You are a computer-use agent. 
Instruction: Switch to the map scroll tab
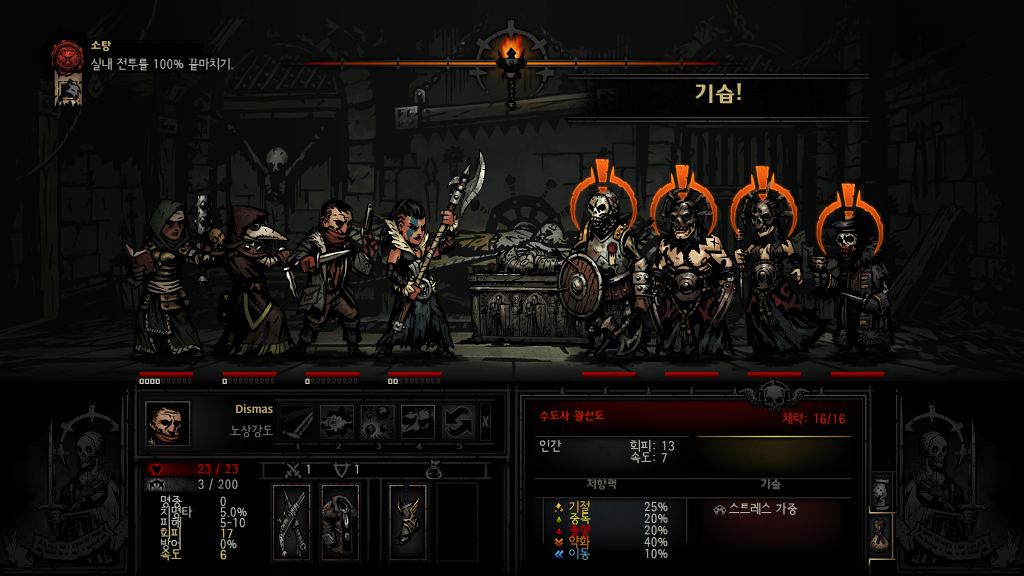(880, 492)
